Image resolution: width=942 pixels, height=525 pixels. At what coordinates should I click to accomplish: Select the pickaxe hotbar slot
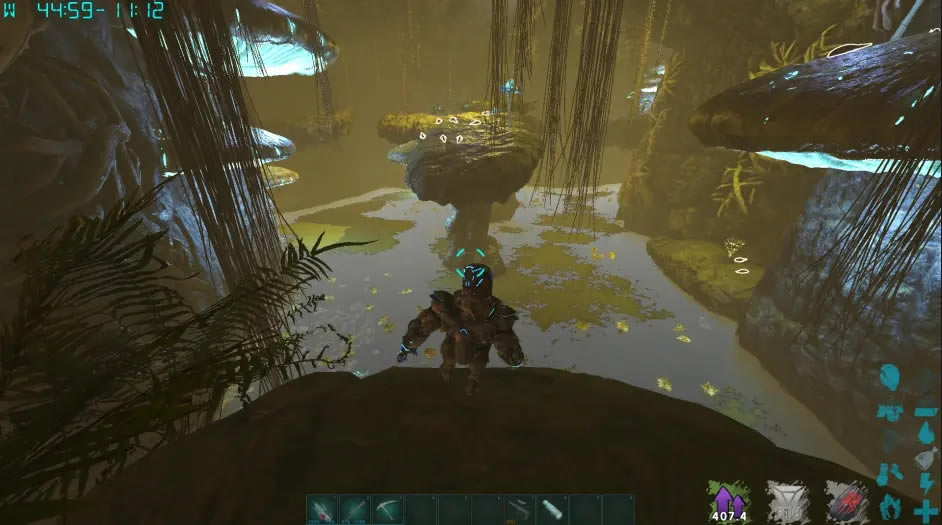click(387, 508)
